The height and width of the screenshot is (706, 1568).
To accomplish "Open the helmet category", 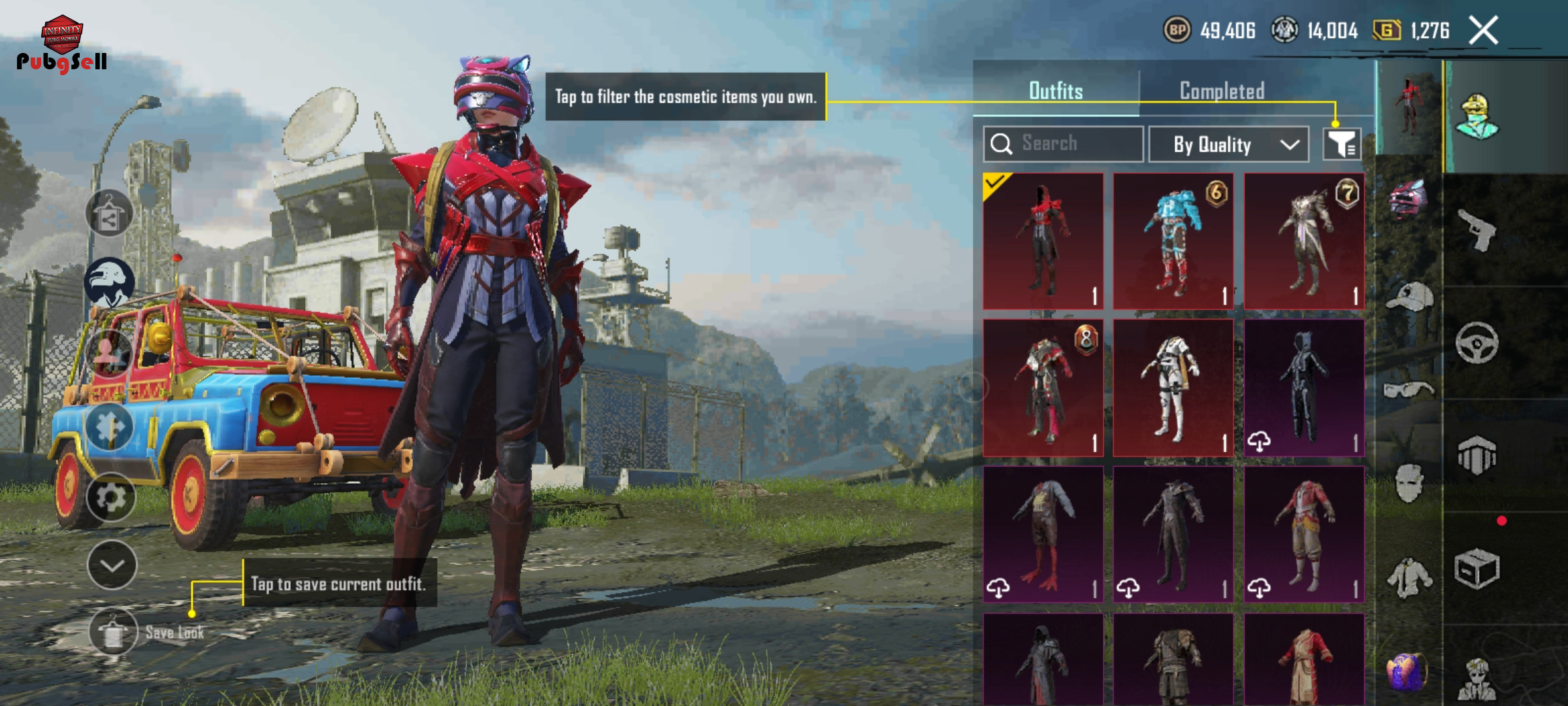I will 1409,199.
